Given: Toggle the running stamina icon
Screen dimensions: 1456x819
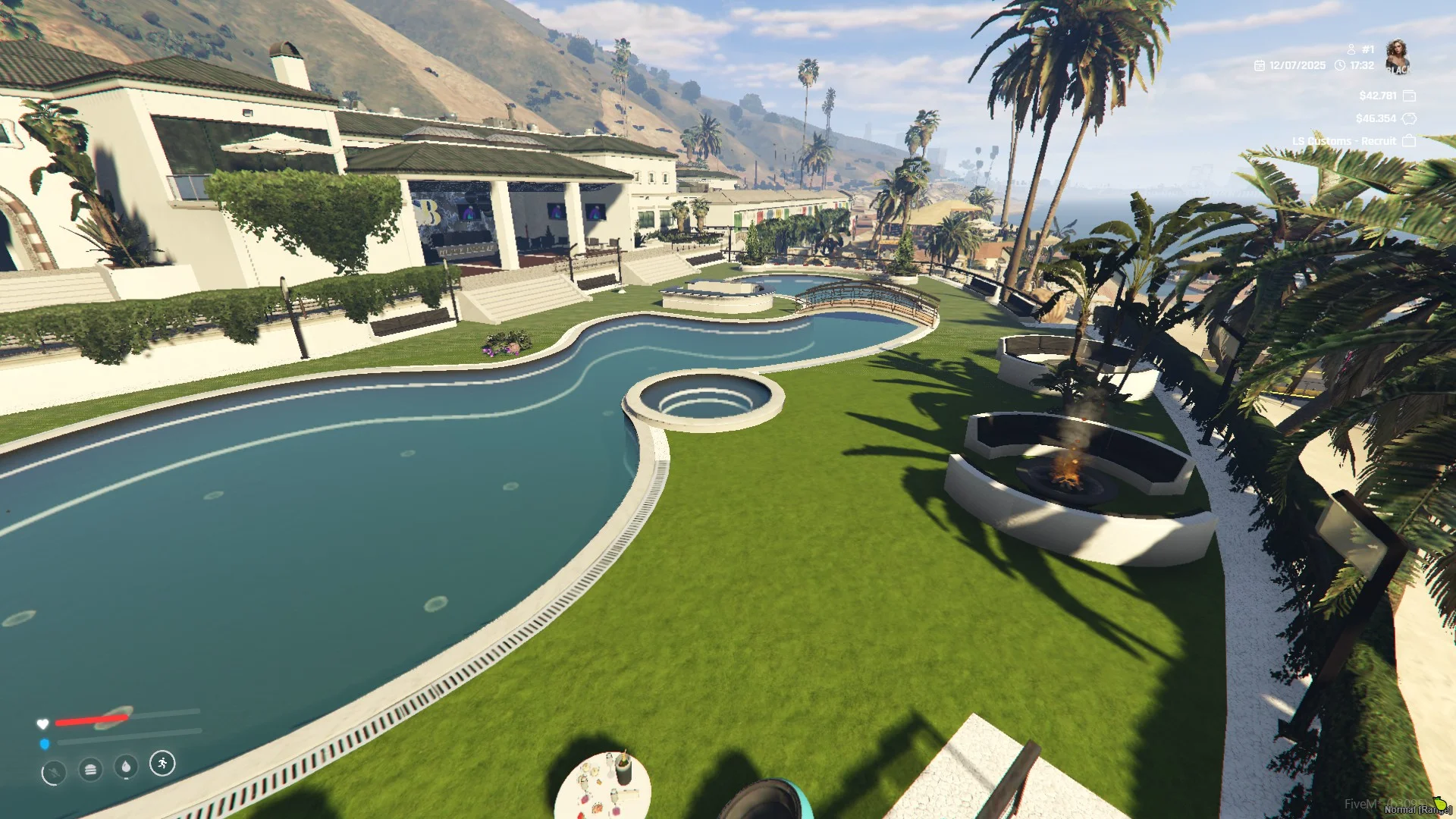Looking at the screenshot, I should tap(162, 763).
